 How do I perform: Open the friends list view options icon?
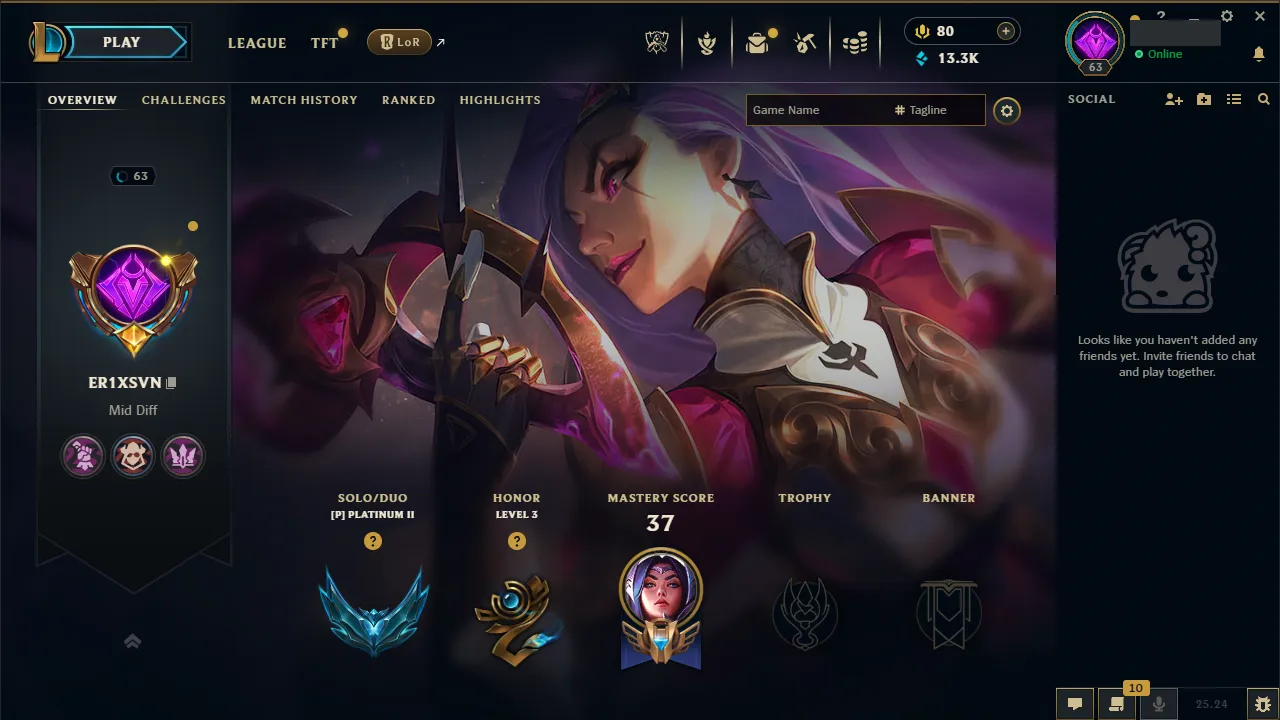pos(1234,99)
